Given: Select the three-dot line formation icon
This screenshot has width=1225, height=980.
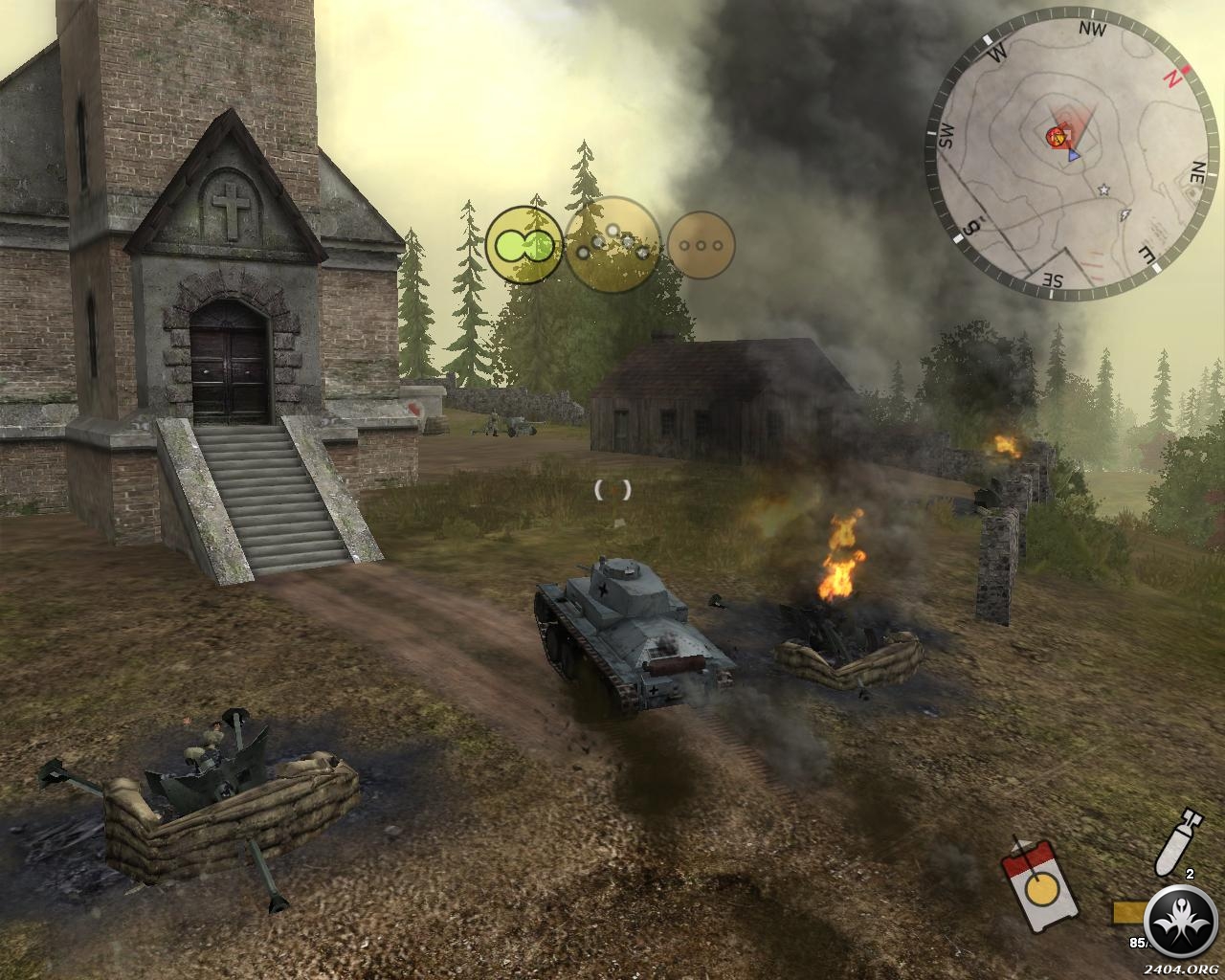Looking at the screenshot, I should click(x=701, y=245).
